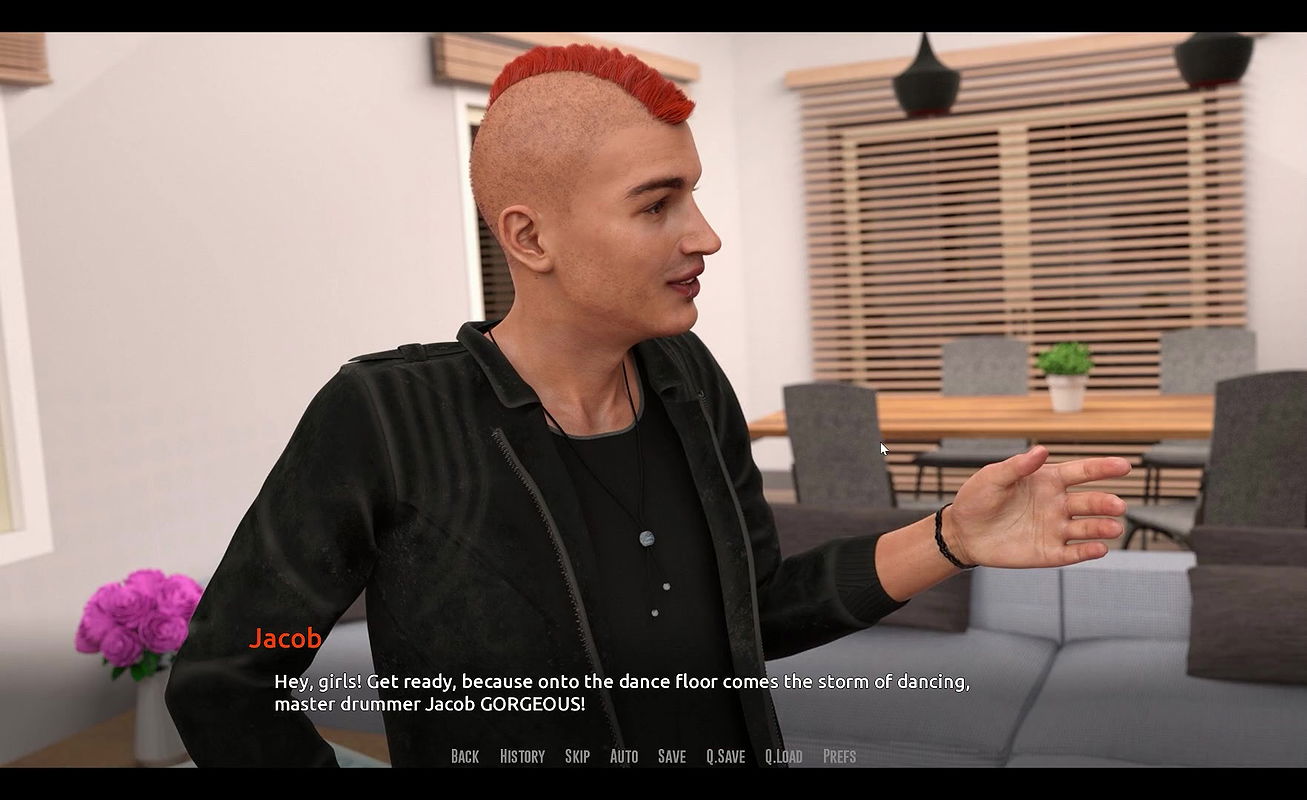Choose History from the bottom menu bar
Screen dimensions: 1307x800
(522, 756)
